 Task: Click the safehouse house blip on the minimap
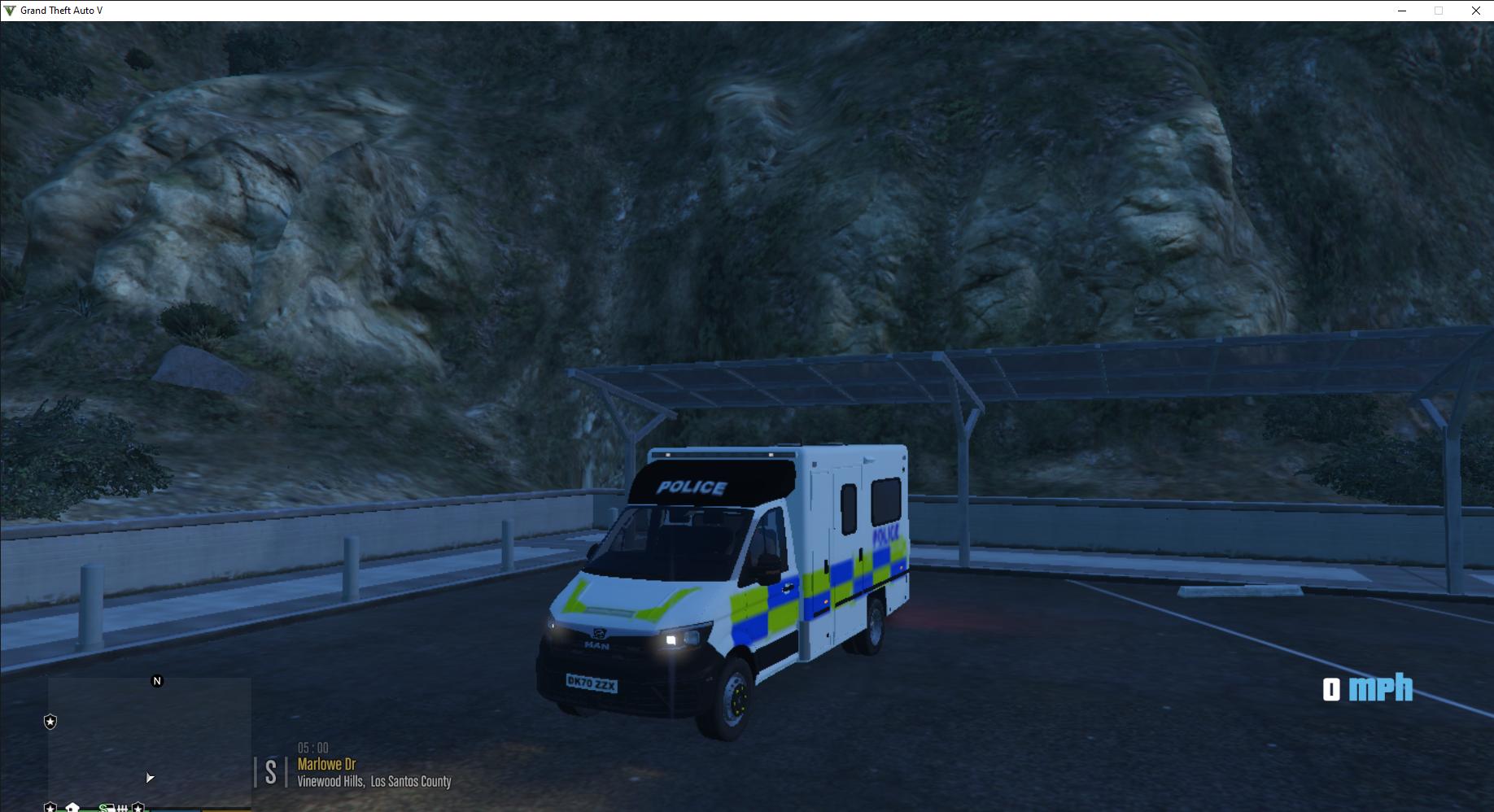click(x=72, y=808)
